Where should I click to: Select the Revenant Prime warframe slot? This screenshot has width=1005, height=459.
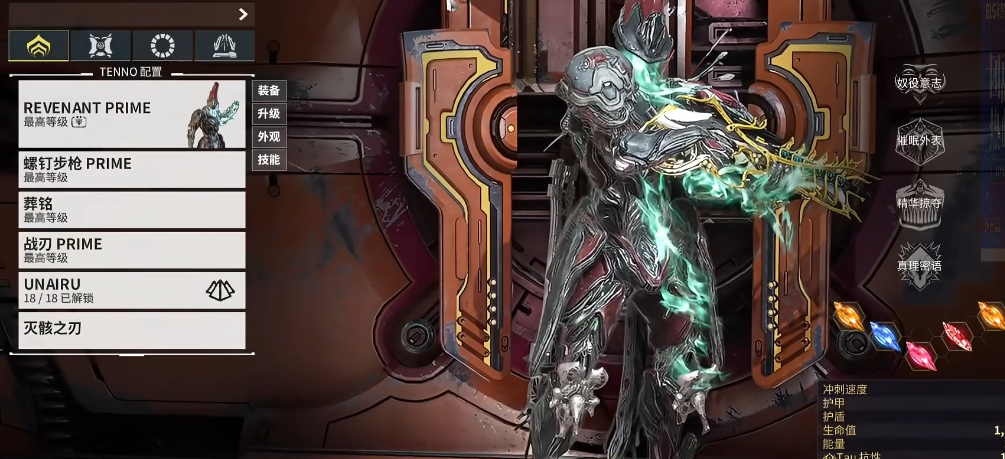point(132,114)
